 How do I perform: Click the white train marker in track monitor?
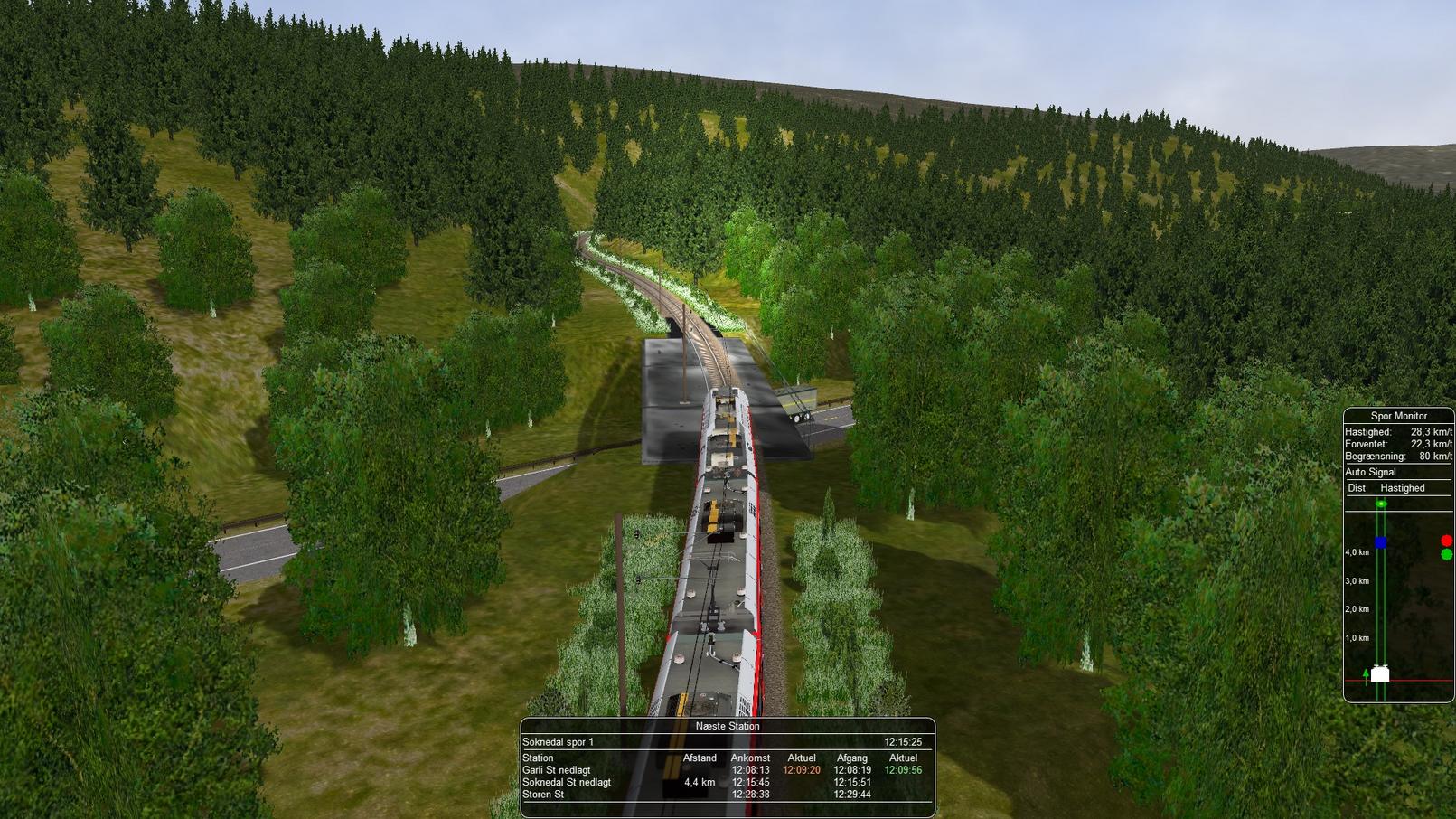(x=1380, y=673)
